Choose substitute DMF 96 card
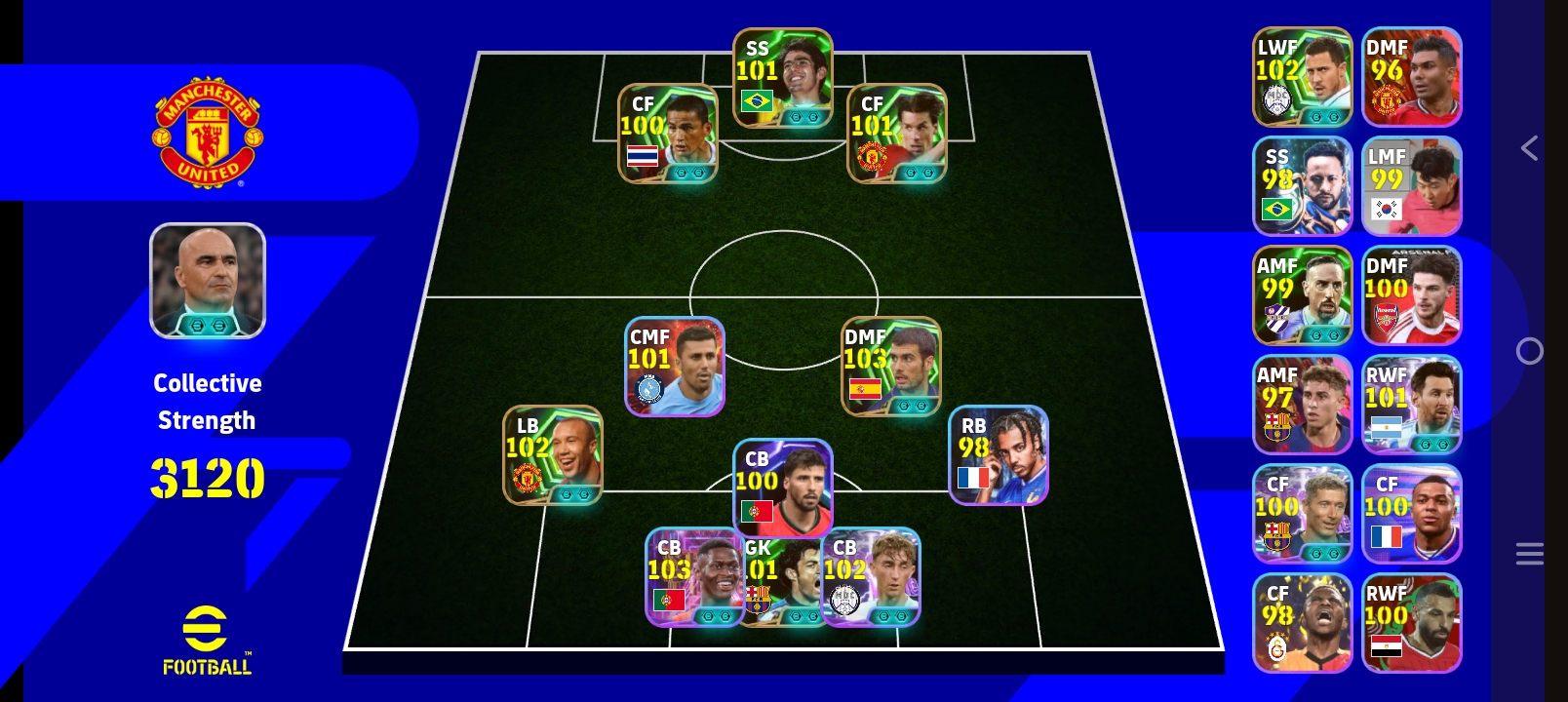1568x702 pixels. (1411, 77)
